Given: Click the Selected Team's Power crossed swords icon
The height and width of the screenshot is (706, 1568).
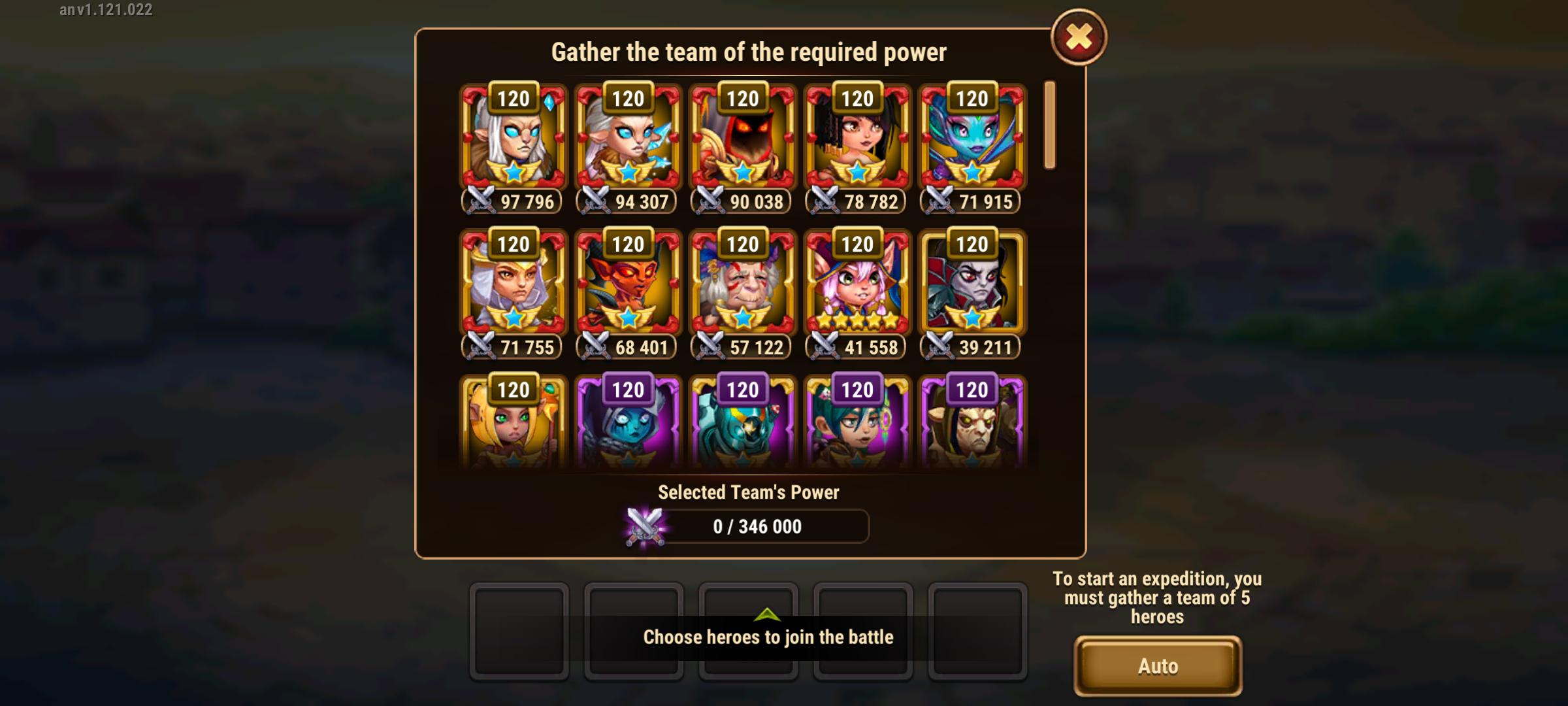Looking at the screenshot, I should coord(643,527).
